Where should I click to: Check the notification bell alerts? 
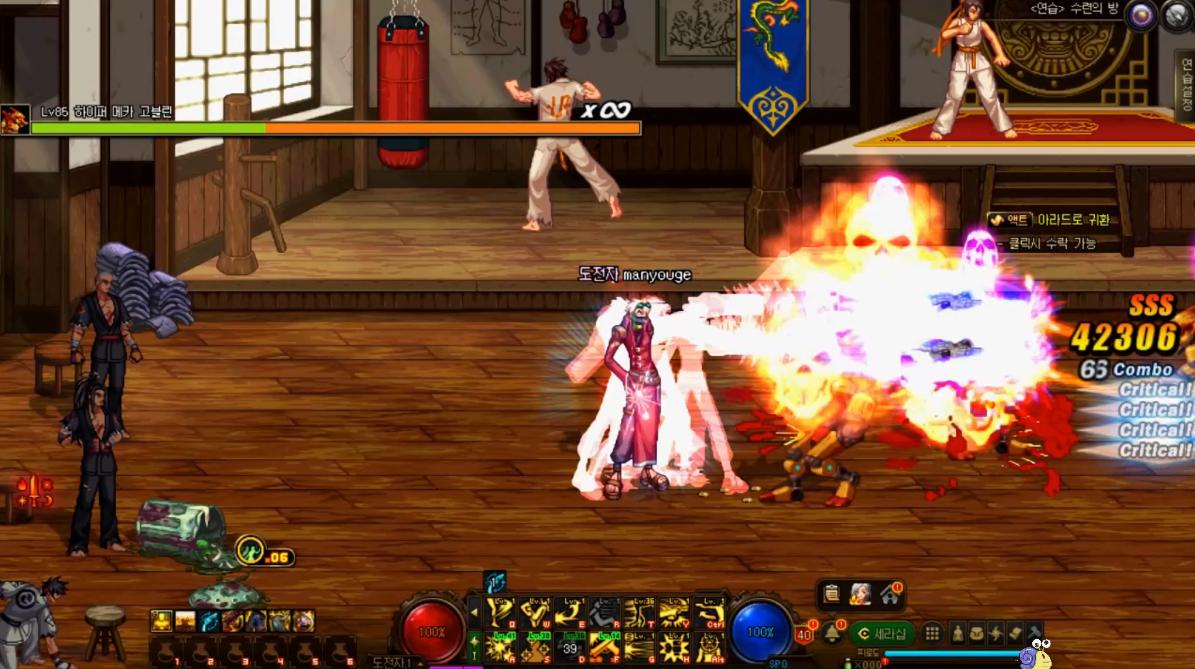(831, 633)
